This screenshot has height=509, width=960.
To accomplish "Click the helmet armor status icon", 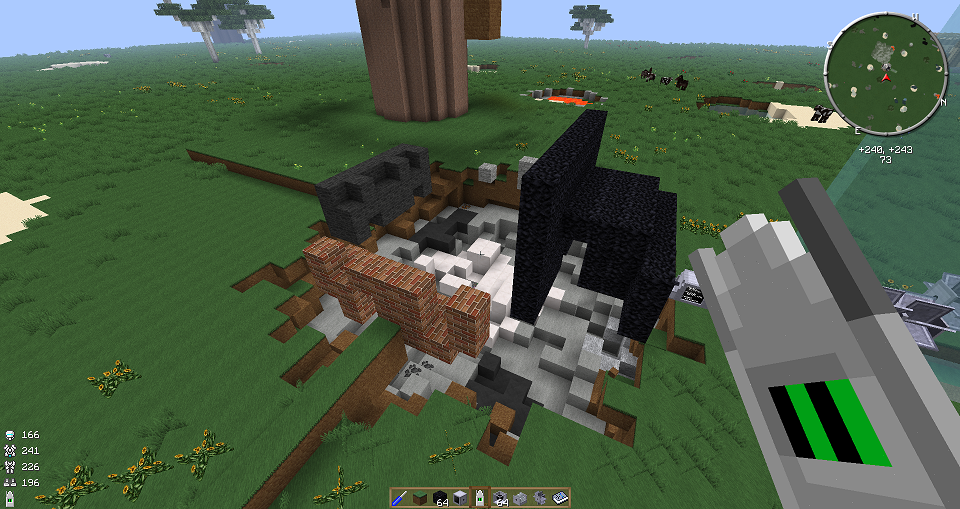I will (x=10, y=435).
